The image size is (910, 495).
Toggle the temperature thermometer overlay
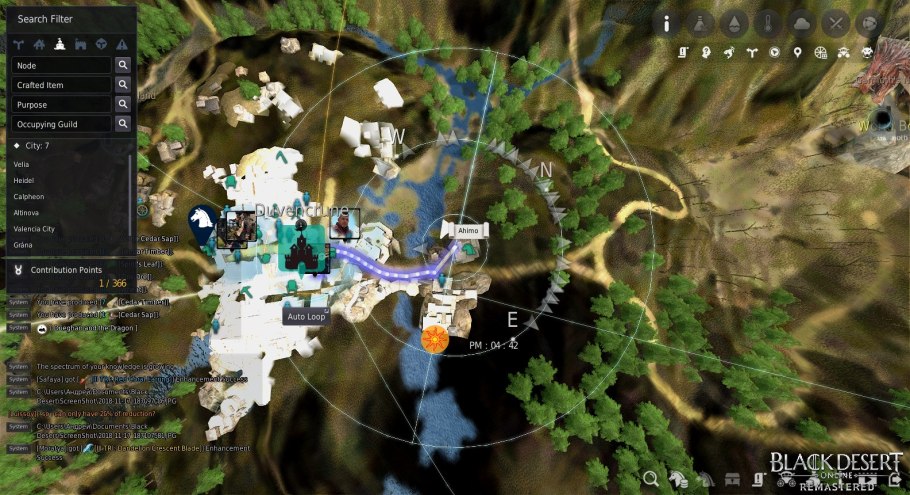pos(768,23)
